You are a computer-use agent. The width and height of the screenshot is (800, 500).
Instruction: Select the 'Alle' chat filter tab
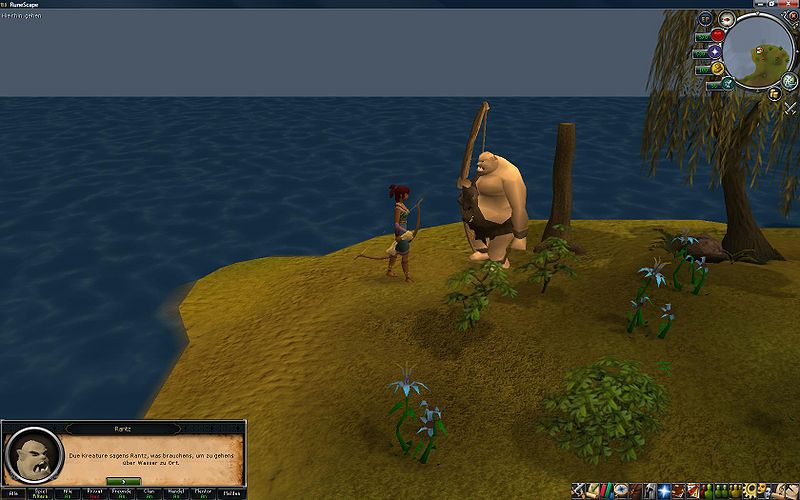(14, 493)
